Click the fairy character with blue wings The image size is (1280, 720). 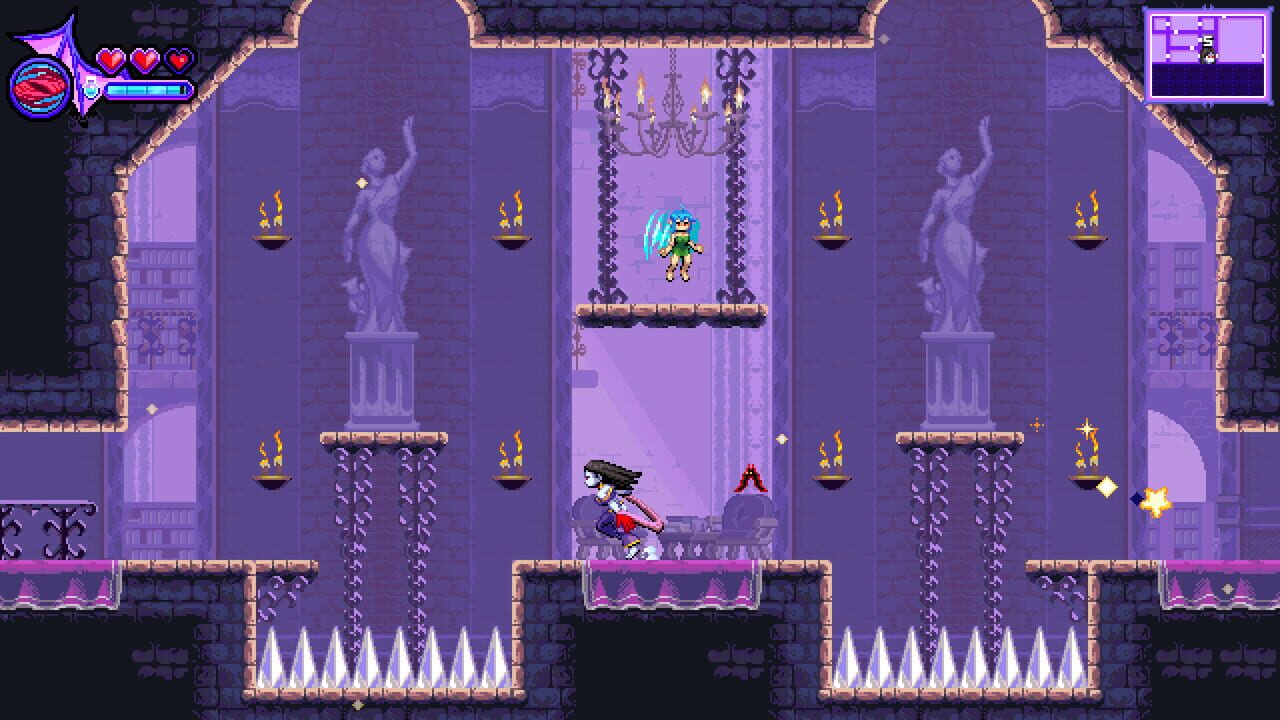(x=680, y=243)
